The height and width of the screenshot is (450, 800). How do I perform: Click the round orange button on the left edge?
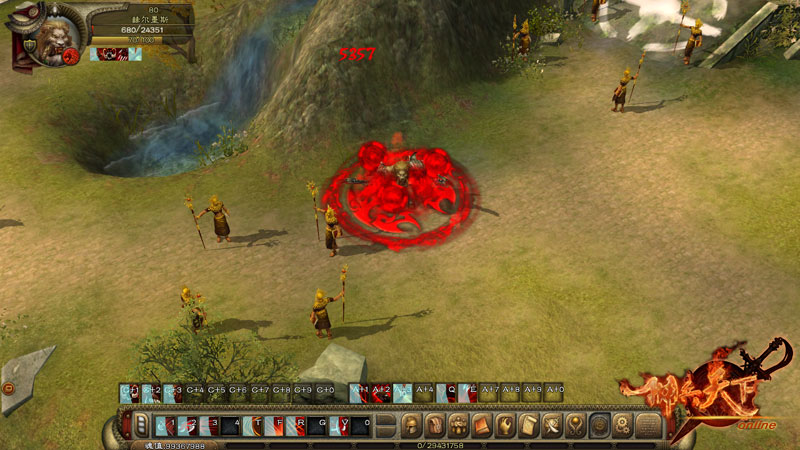coord(7,386)
